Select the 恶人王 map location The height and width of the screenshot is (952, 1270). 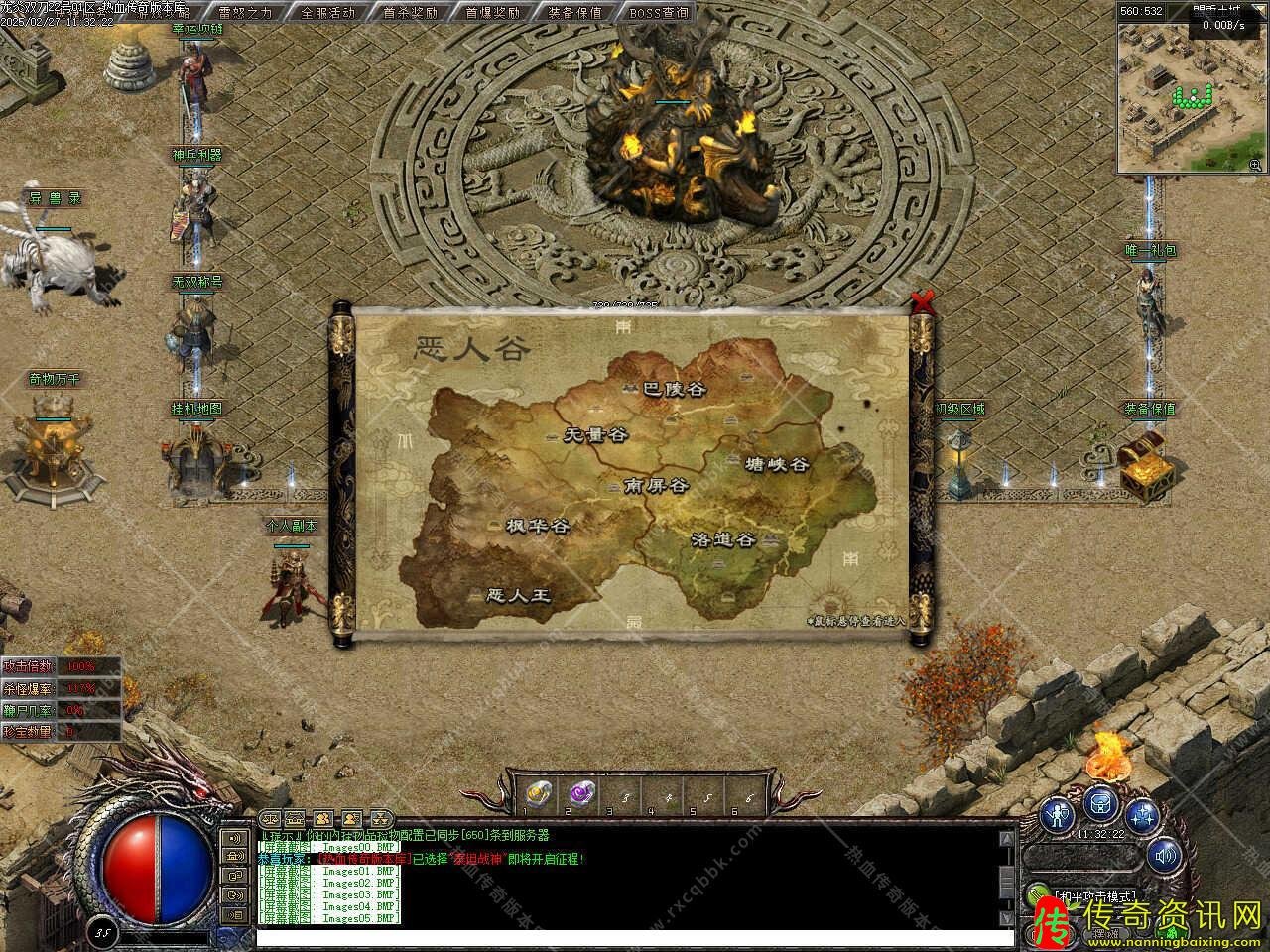click(x=519, y=596)
